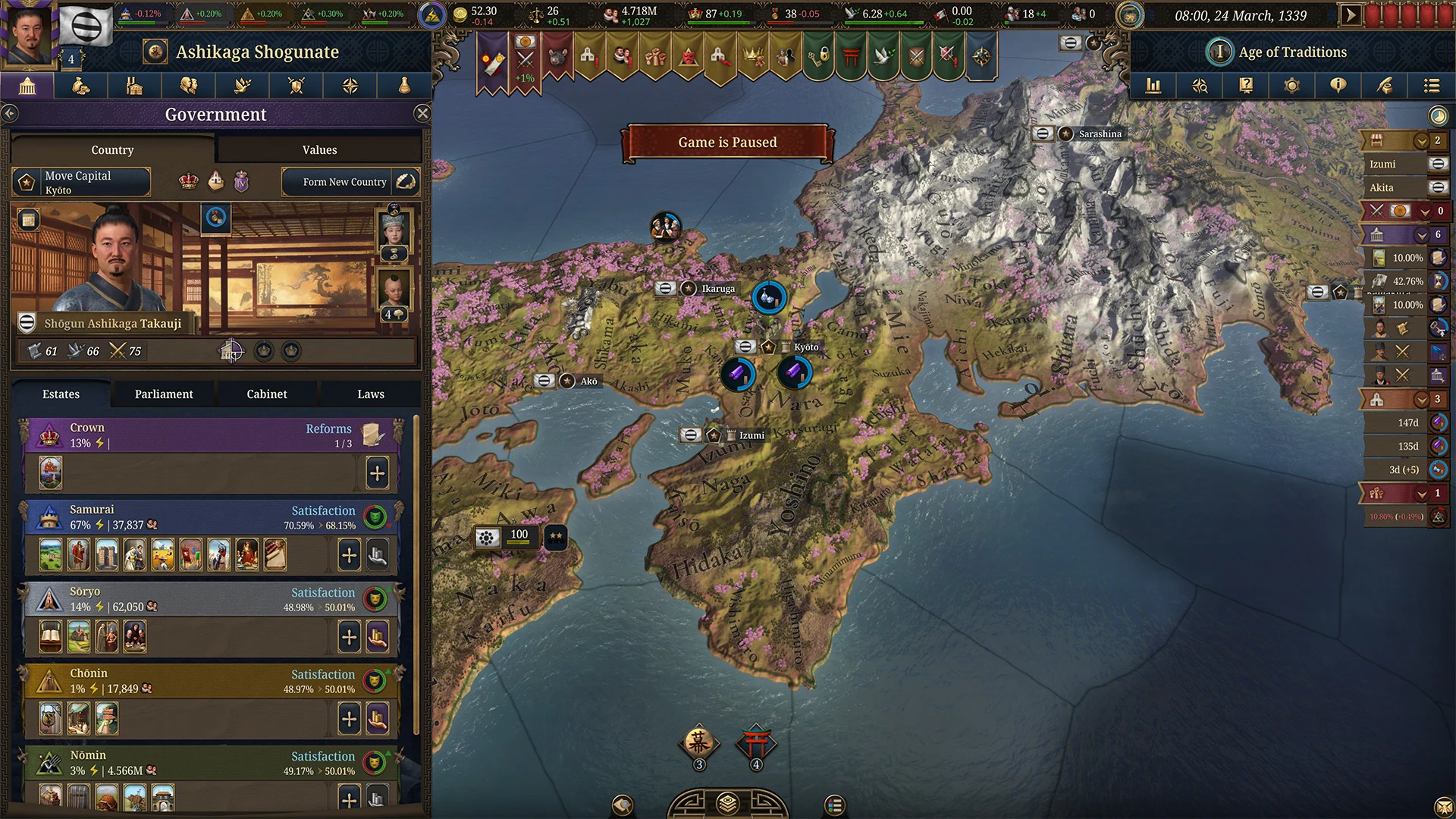
Task: Click the Akita entry in the outliner
Action: pyautogui.click(x=1382, y=187)
